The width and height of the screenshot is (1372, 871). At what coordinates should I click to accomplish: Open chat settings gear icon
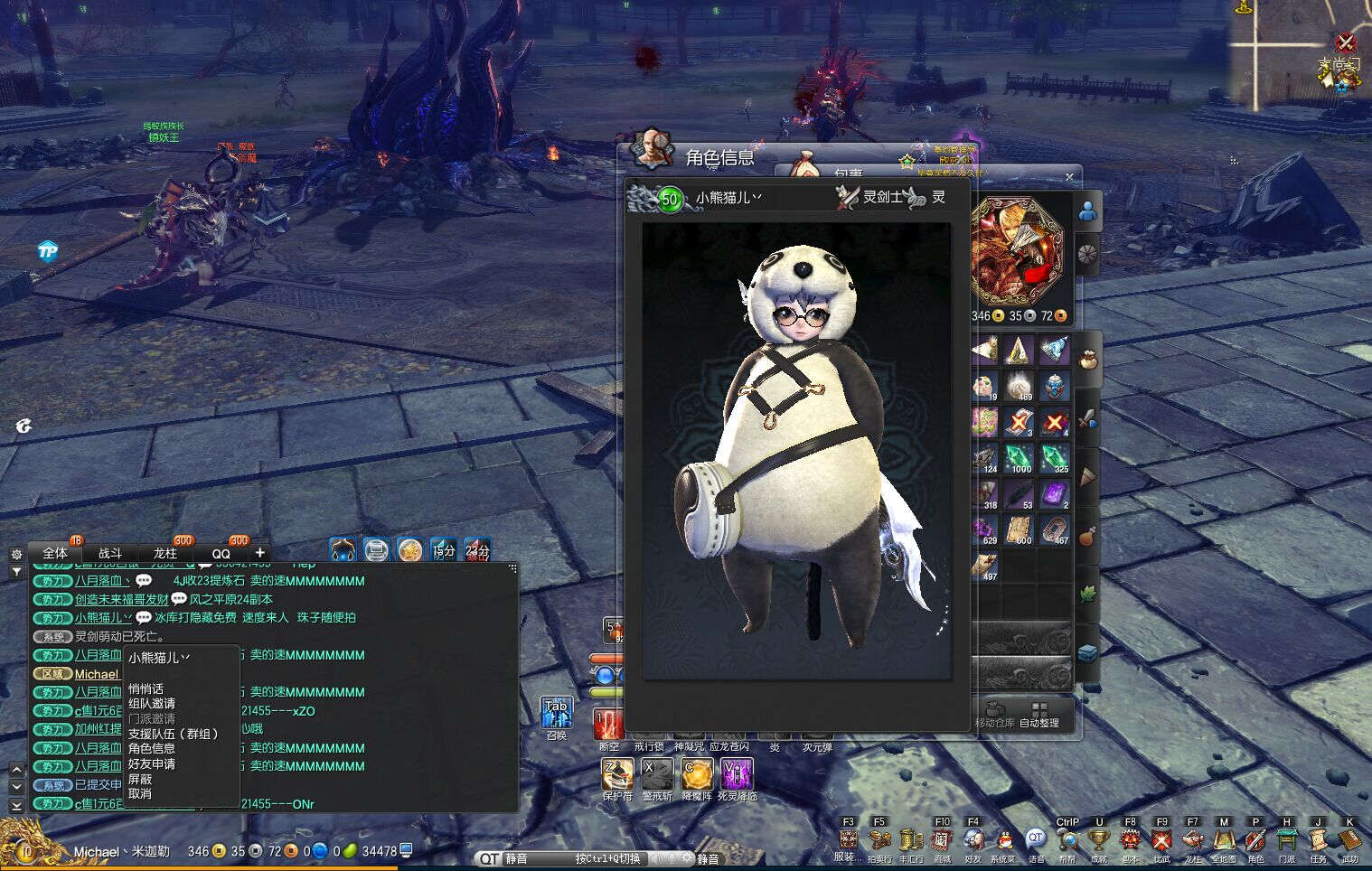[16, 554]
